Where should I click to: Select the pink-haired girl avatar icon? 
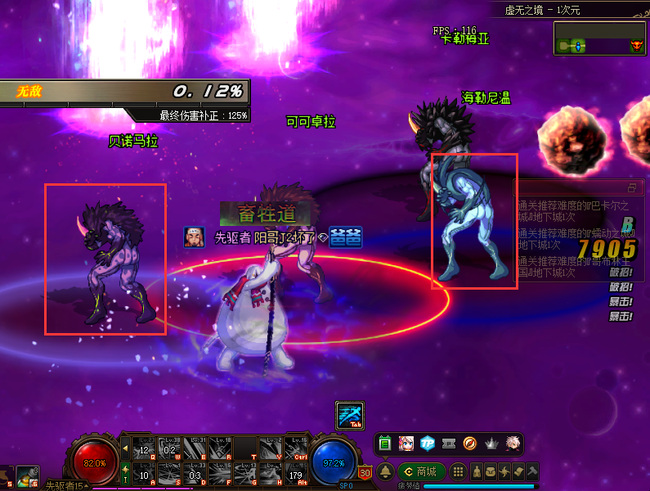pos(408,443)
